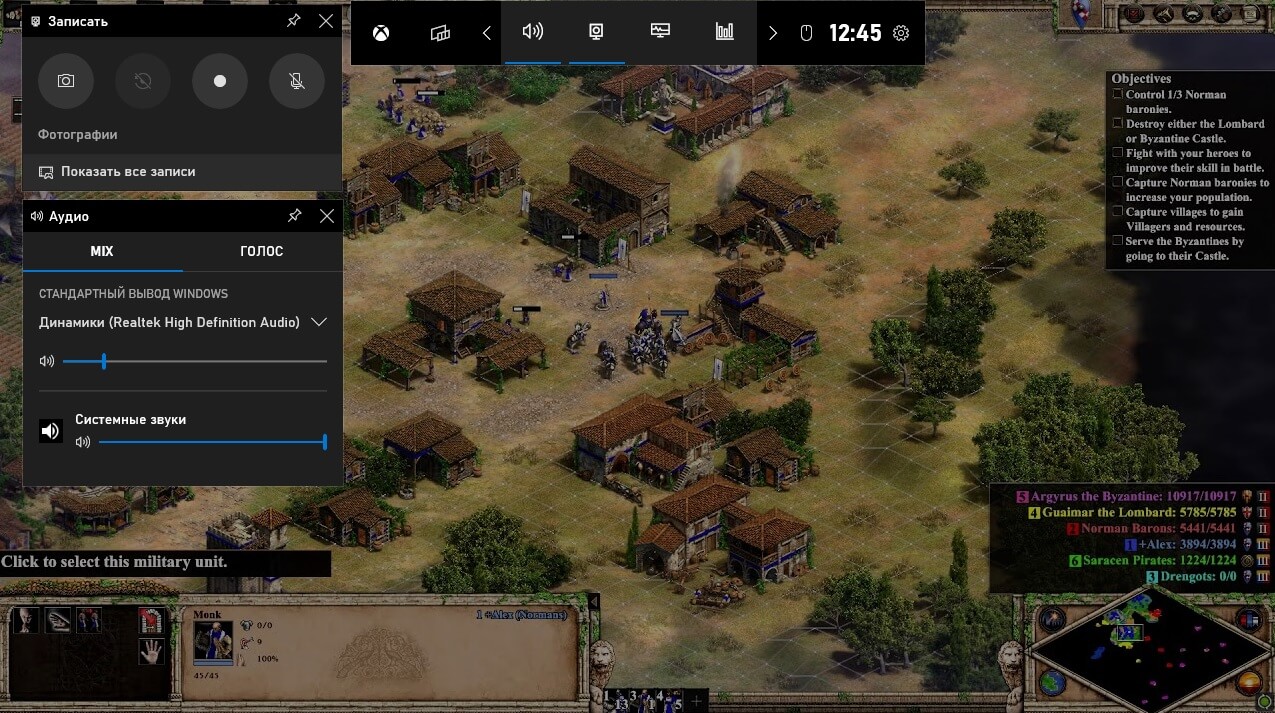Select the two-soldiers command icon
Viewport: 1275px width, 713px height.
tap(89, 621)
